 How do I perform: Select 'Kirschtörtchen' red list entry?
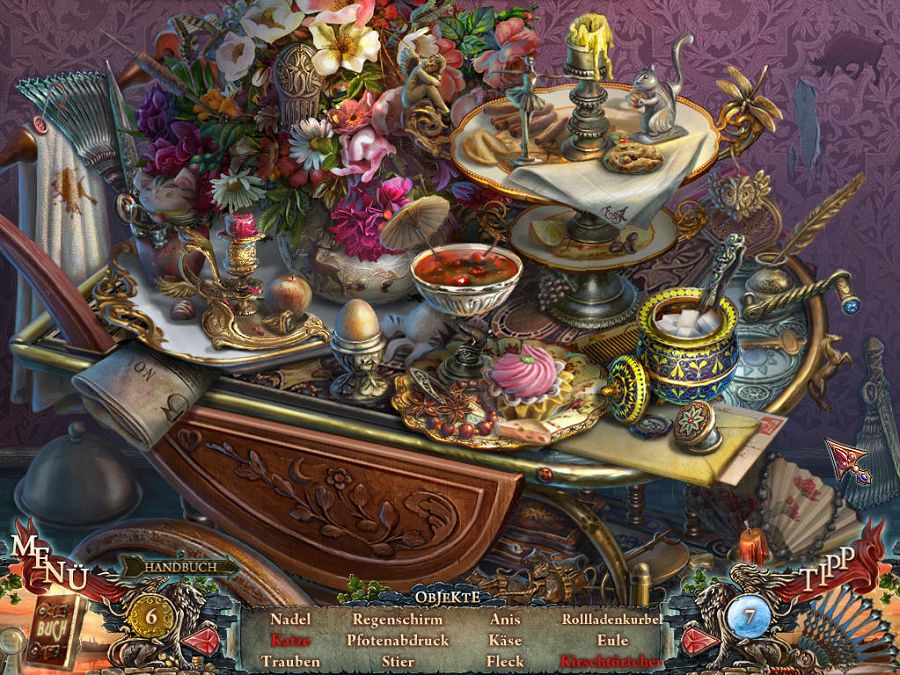(x=611, y=661)
